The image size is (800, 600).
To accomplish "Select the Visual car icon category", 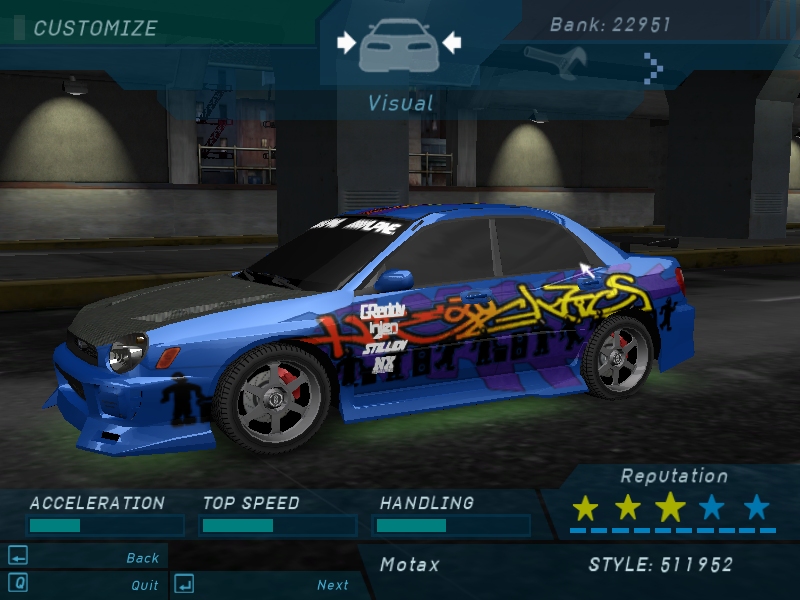I will coord(398,43).
